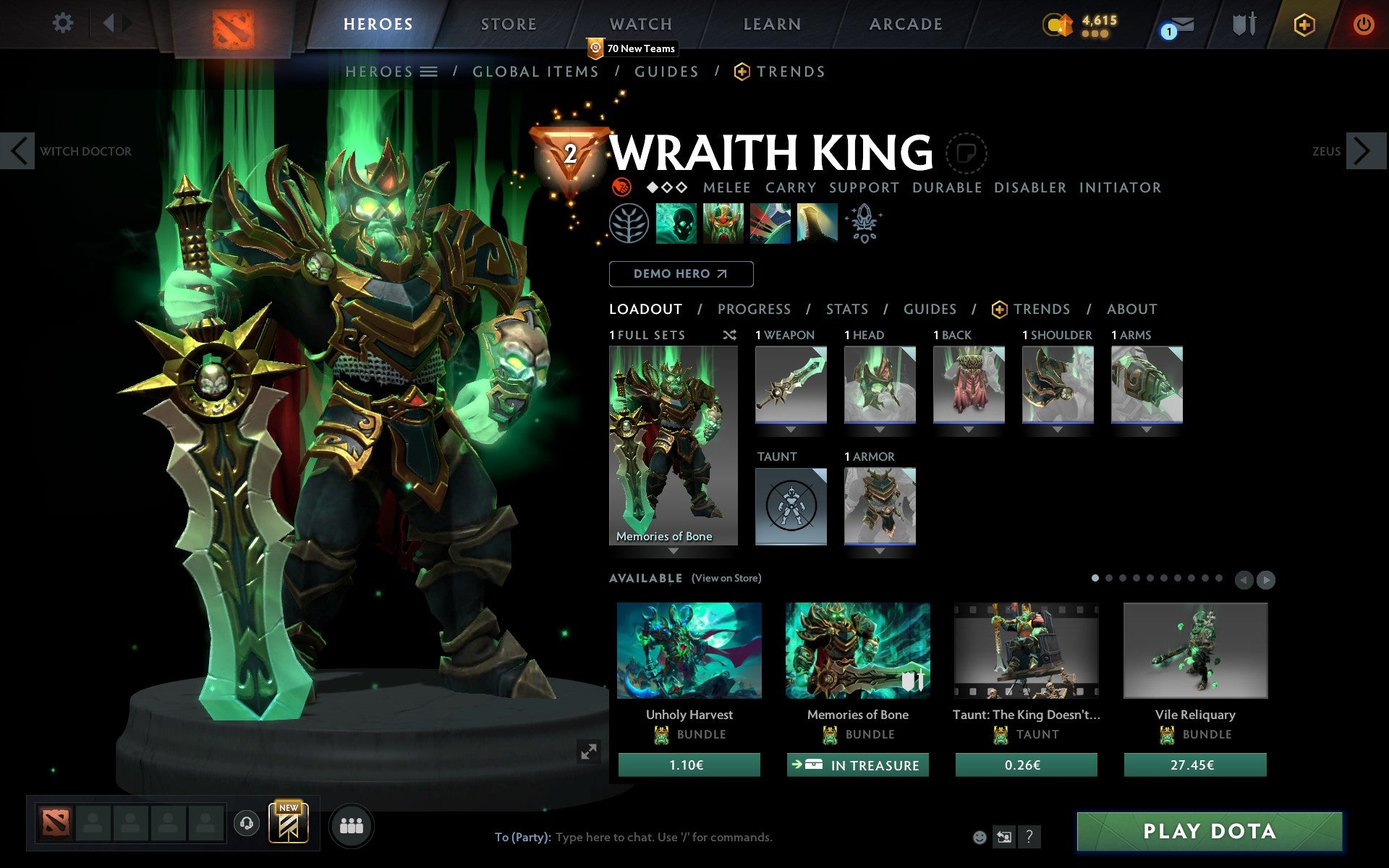Image resolution: width=1389 pixels, height=868 pixels.
Task: View the Vampiric Spirit ability icon
Action: coord(723,224)
